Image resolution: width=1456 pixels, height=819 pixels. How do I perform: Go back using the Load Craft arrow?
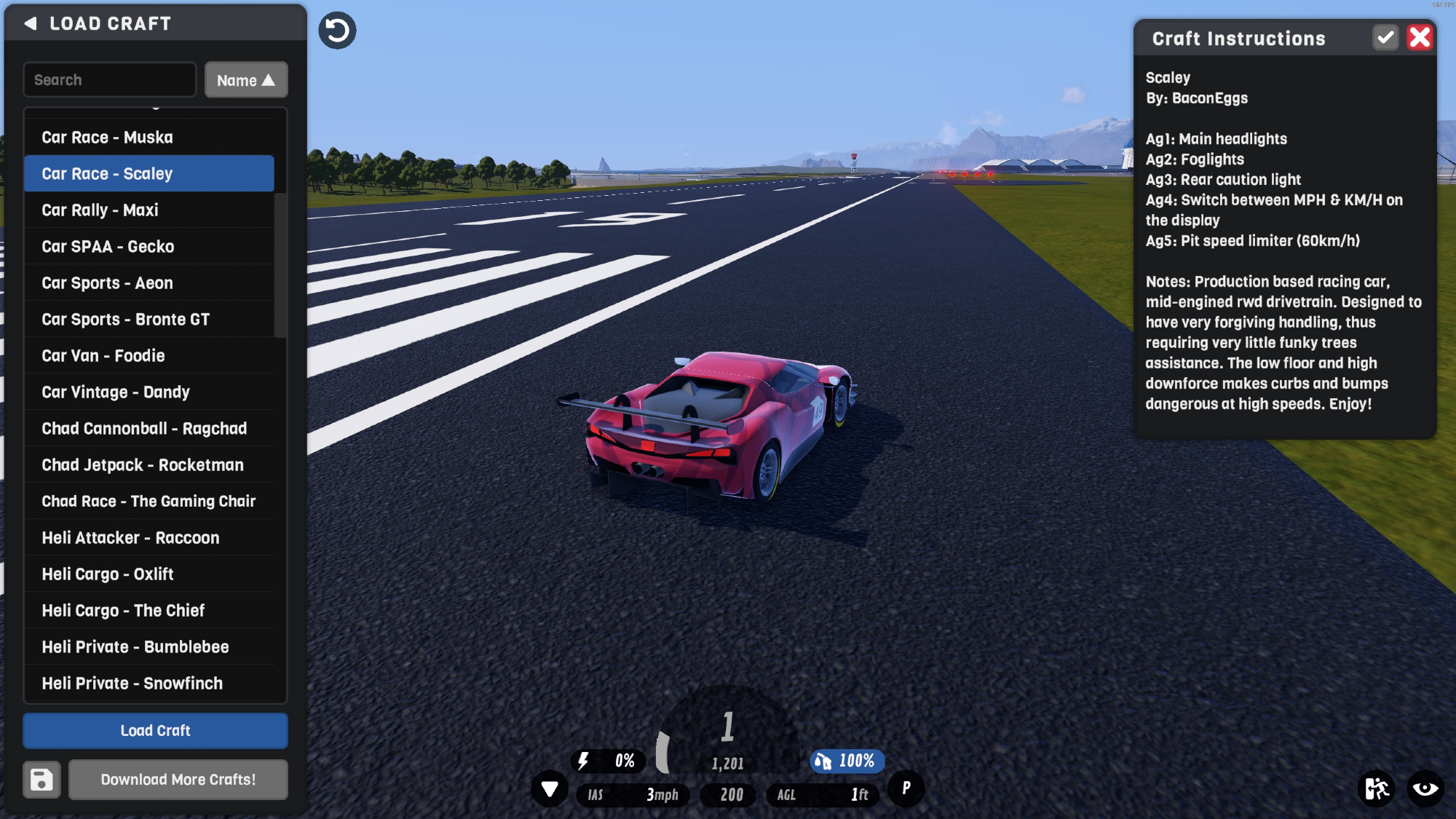click(31, 23)
